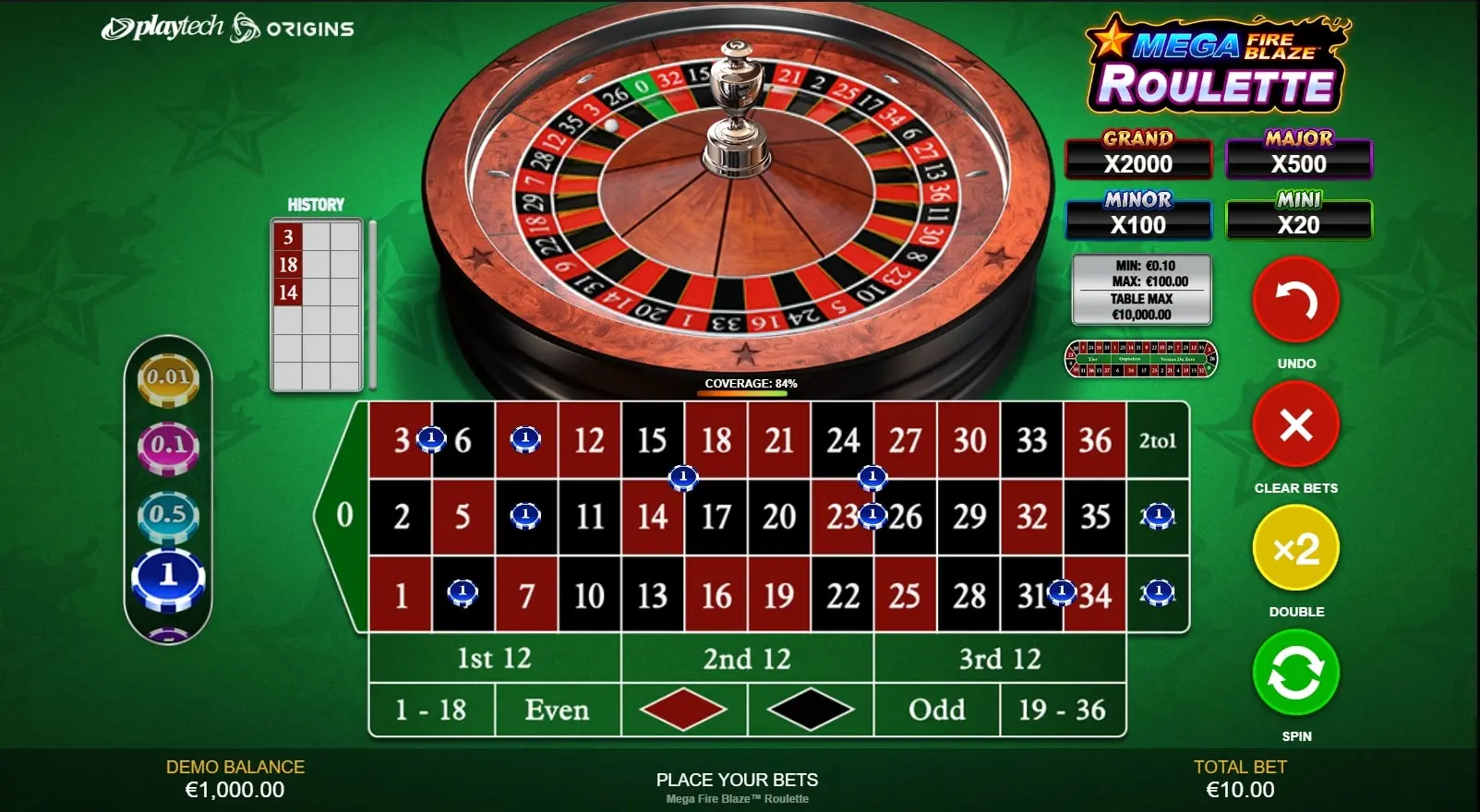Bet on the 3rd 12 dozen
This screenshot has height=812, width=1480.
coord(999,658)
